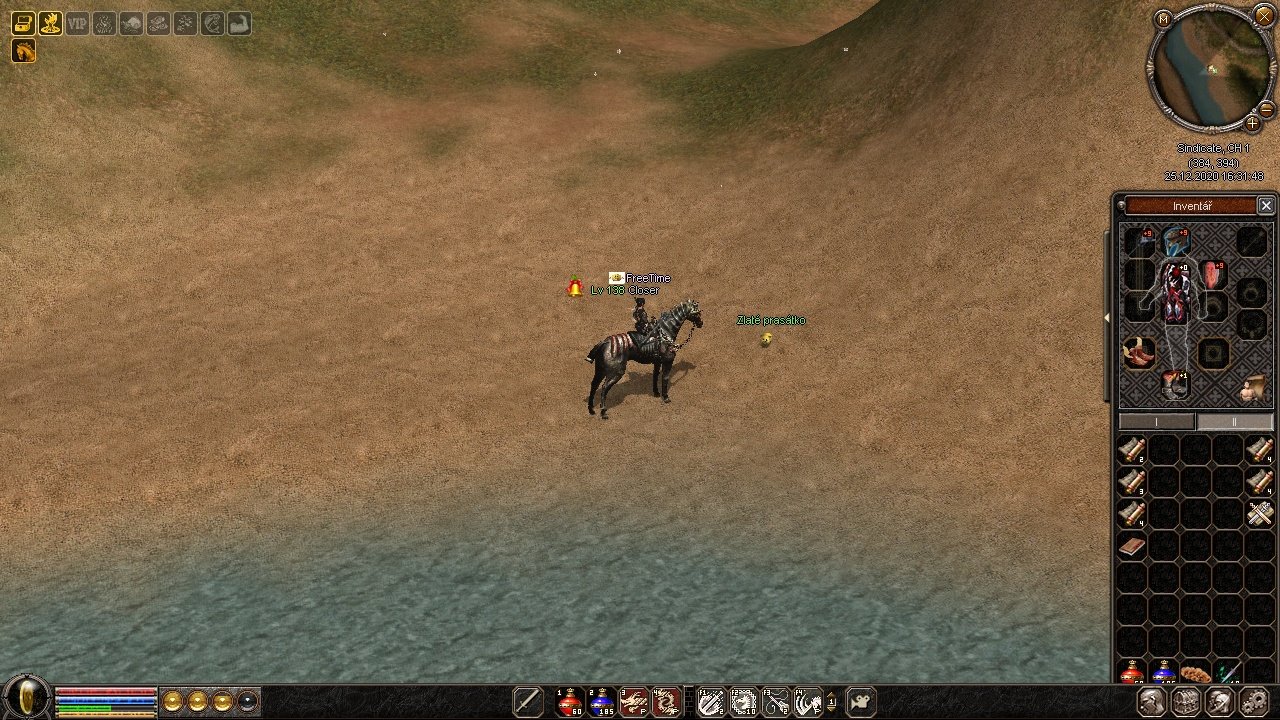
Task: Click the sword attack button on the hotbar
Action: tap(528, 702)
